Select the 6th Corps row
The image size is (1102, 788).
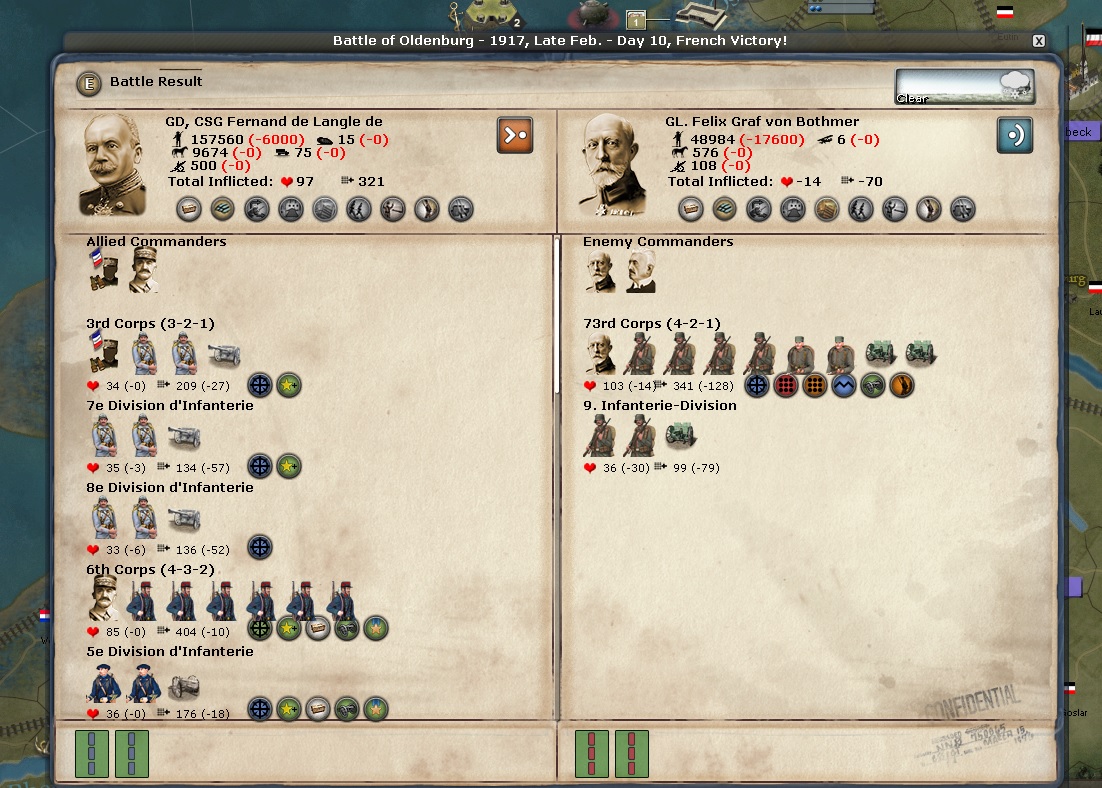(150, 570)
